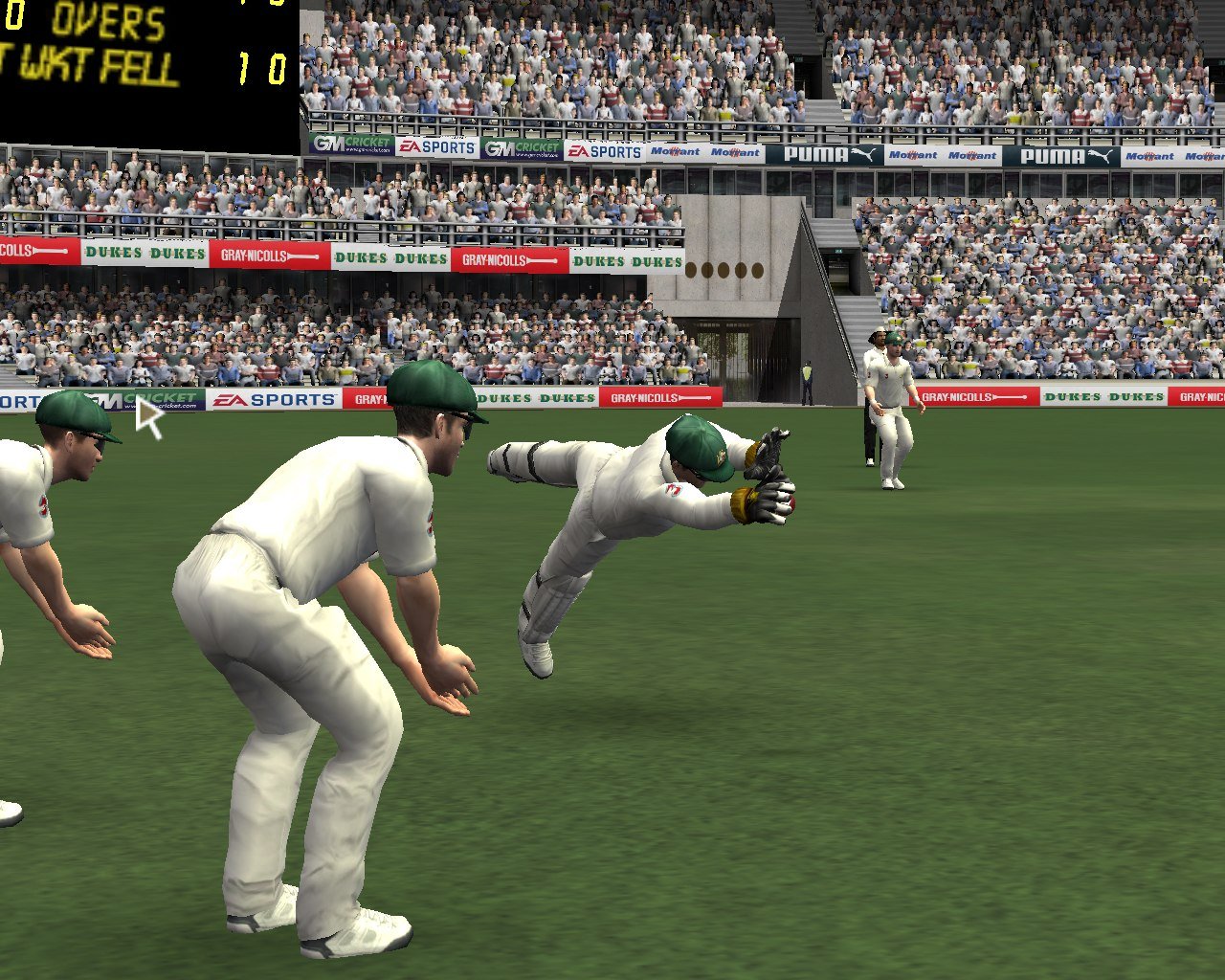Select the WKT FELL scoreboard line
The image size is (1225, 980).
pos(91,65)
